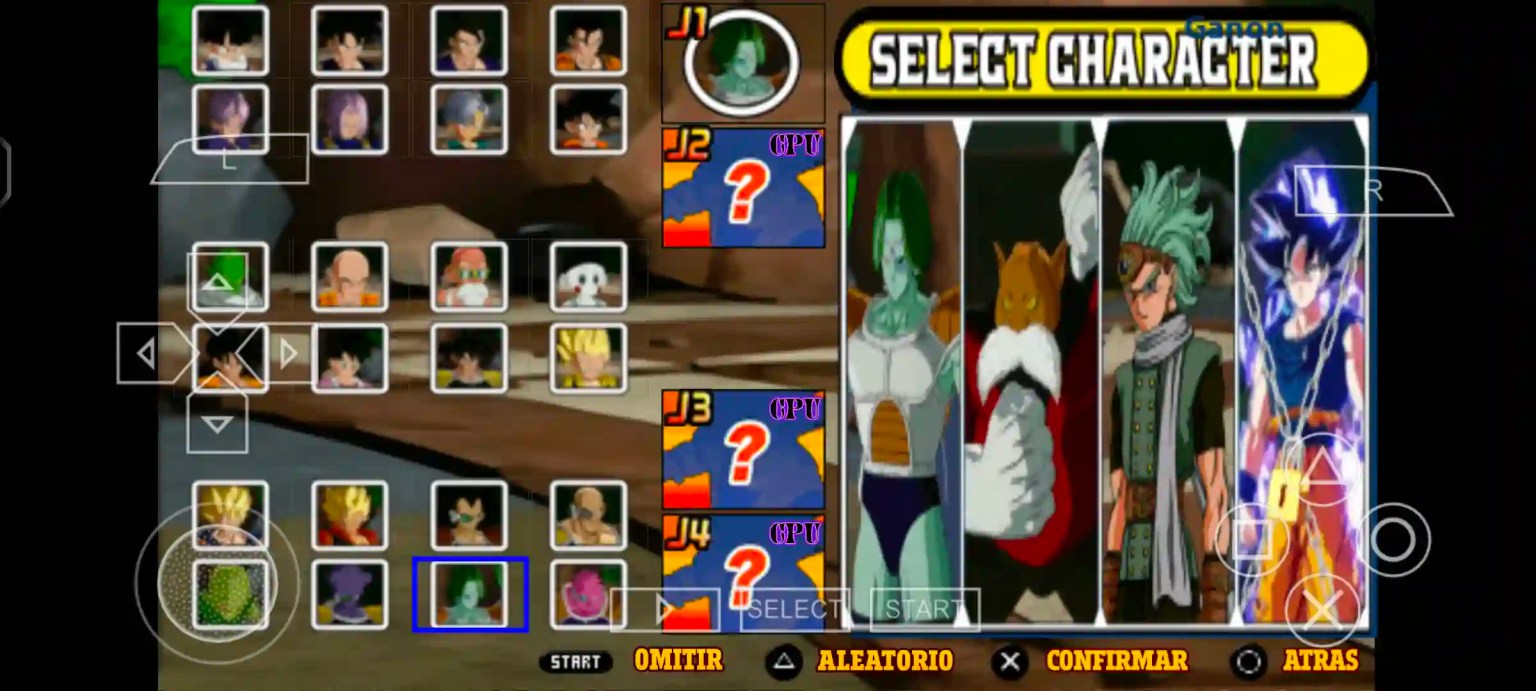Open the J4 CPU question mark slot

point(742,565)
